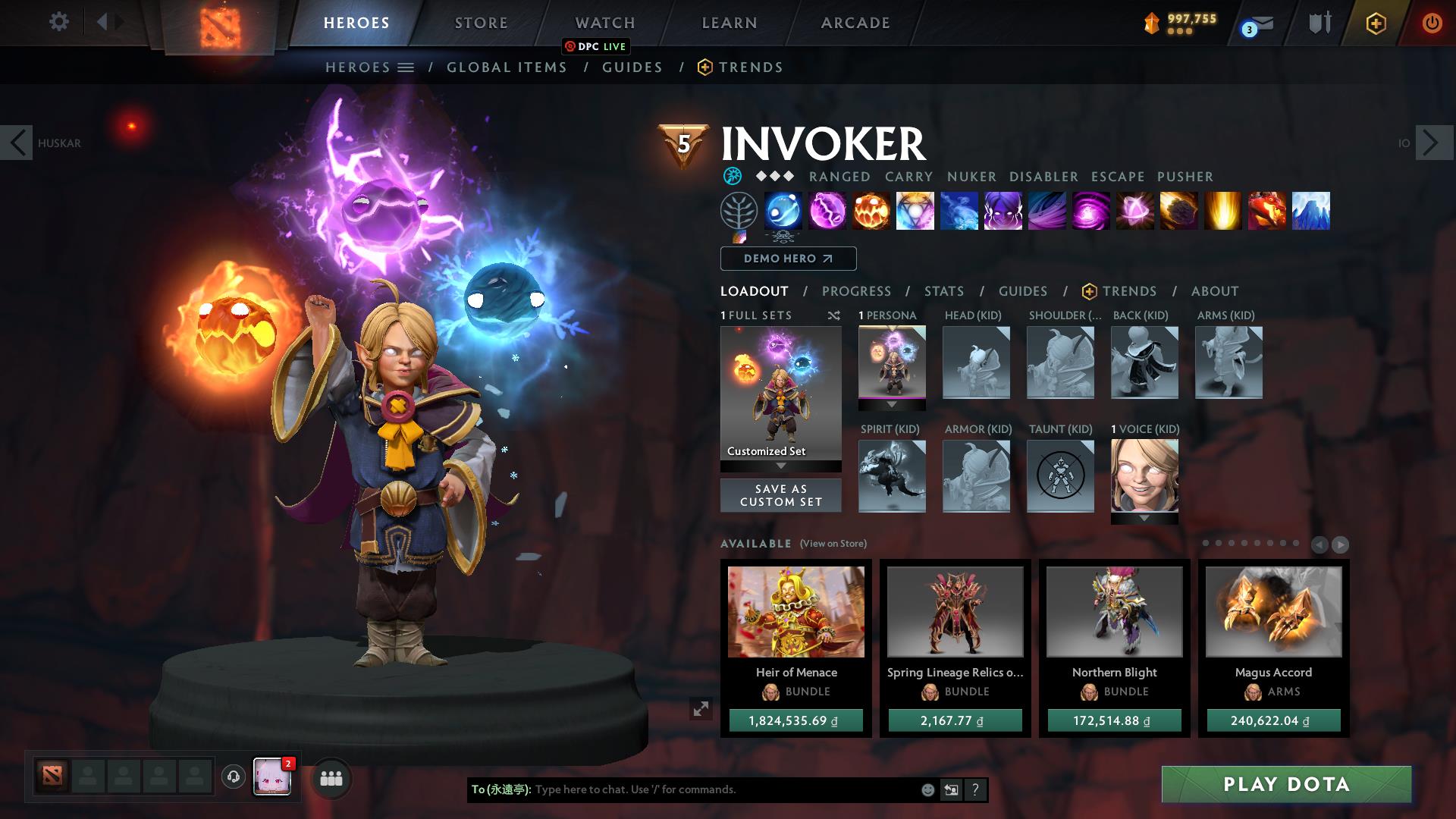Open the emoticon picker beside the chat input
Image resolution: width=1456 pixels, height=819 pixels.
[x=927, y=789]
